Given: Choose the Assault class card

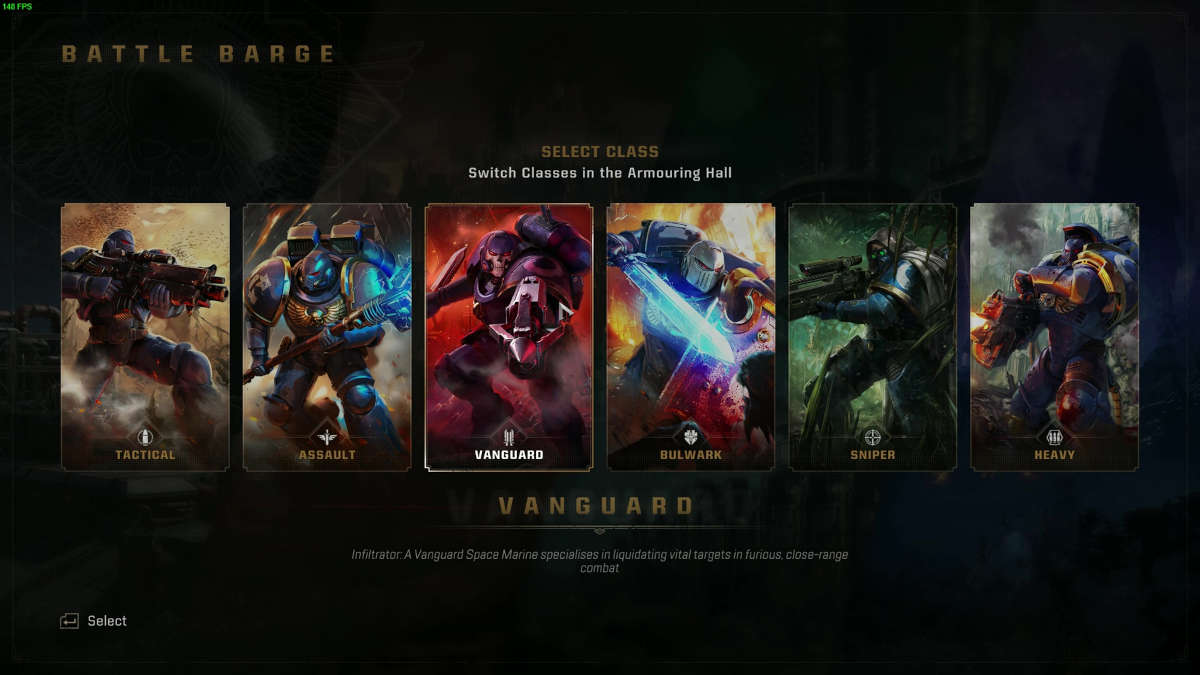Looking at the screenshot, I should tap(327, 337).
